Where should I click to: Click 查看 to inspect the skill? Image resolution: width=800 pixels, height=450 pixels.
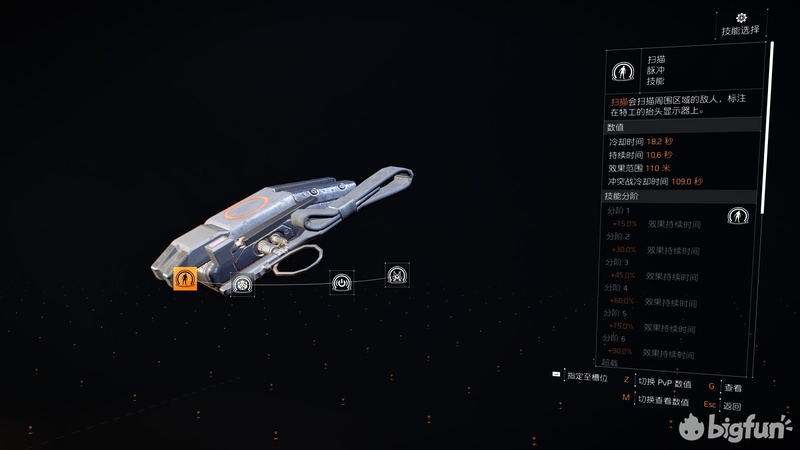(733, 387)
